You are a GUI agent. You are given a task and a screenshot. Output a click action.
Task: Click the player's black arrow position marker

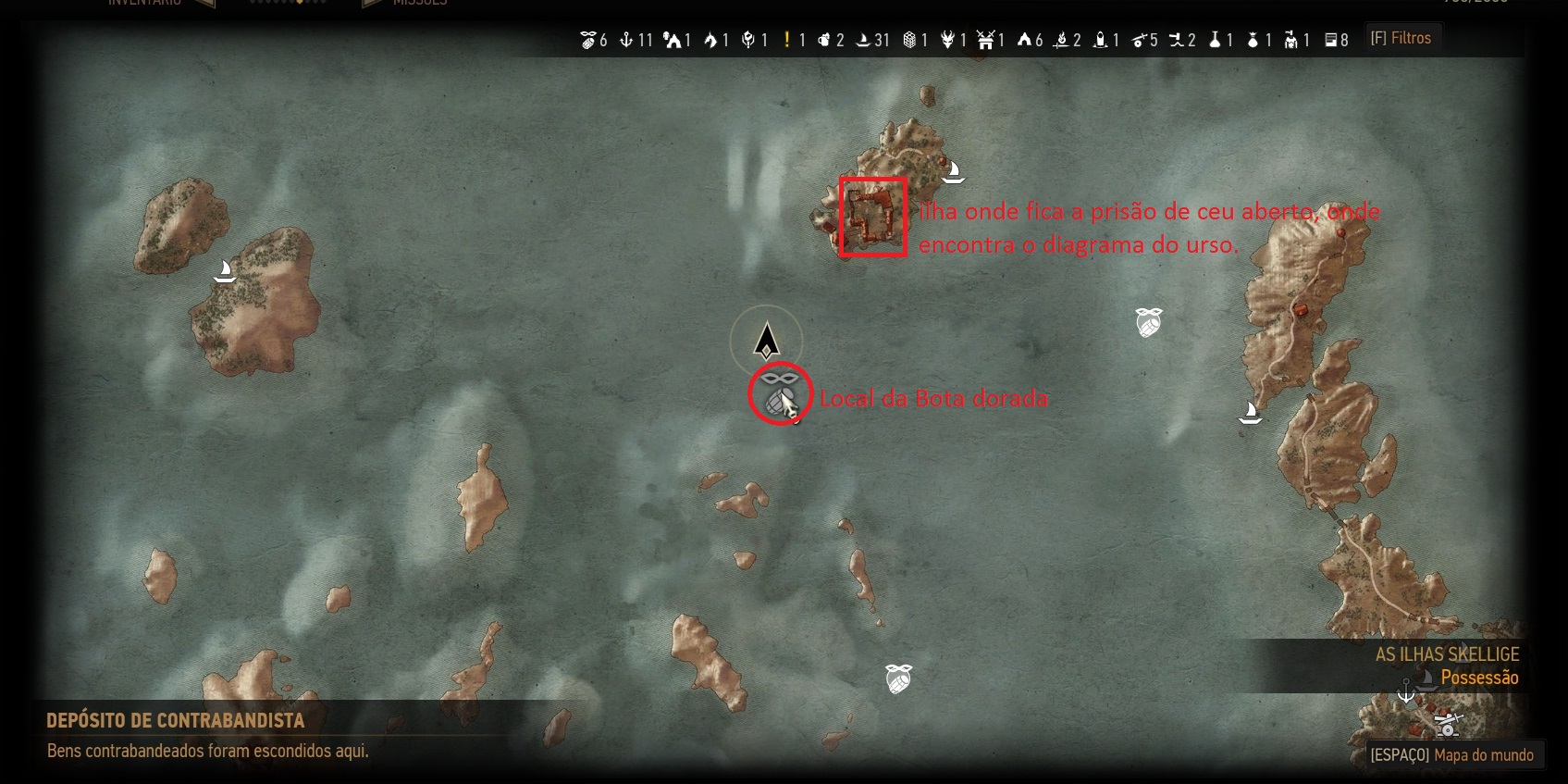click(766, 341)
